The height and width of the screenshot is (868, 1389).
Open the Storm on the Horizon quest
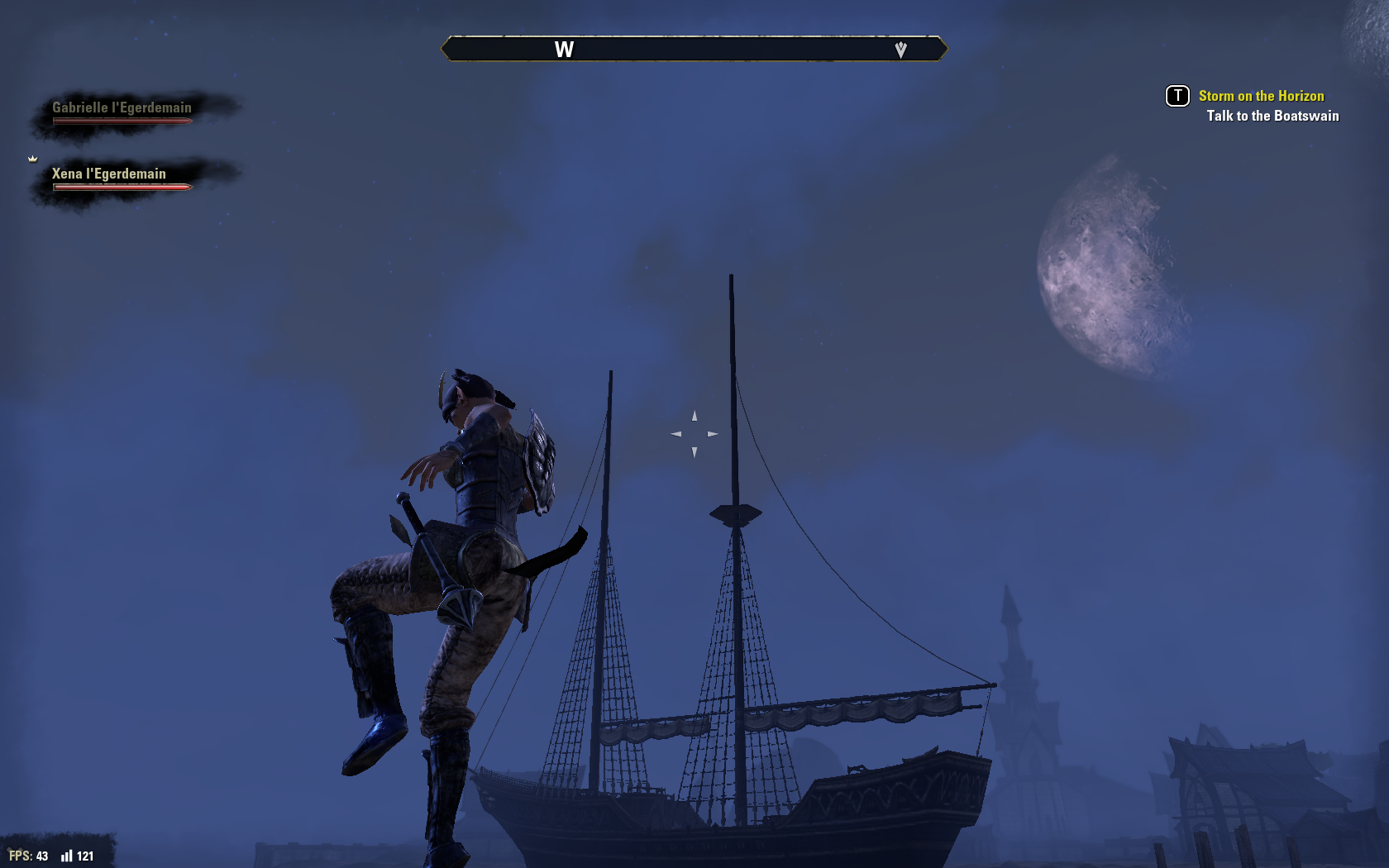click(x=1261, y=96)
